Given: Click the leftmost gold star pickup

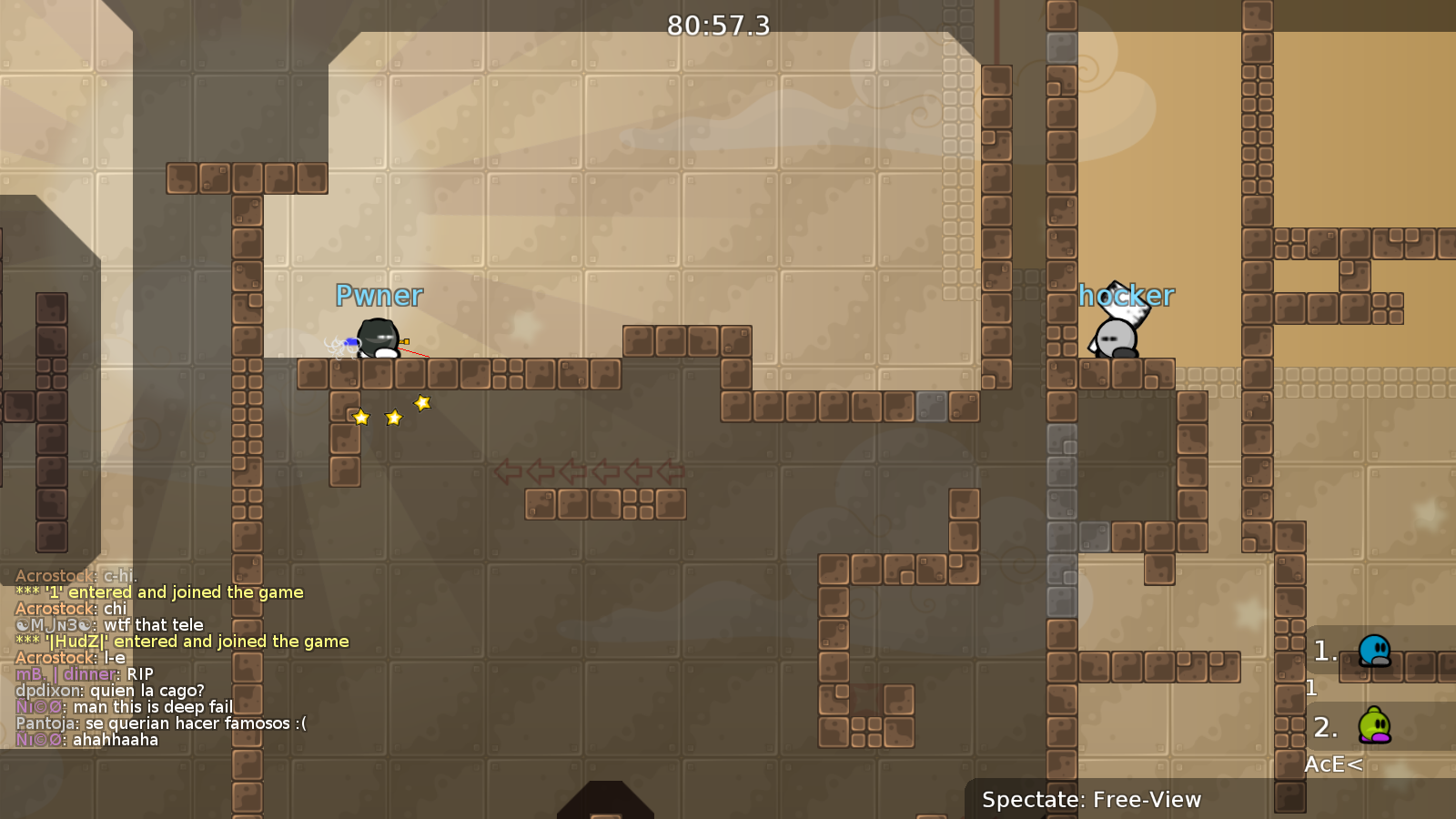Looking at the screenshot, I should tap(361, 417).
